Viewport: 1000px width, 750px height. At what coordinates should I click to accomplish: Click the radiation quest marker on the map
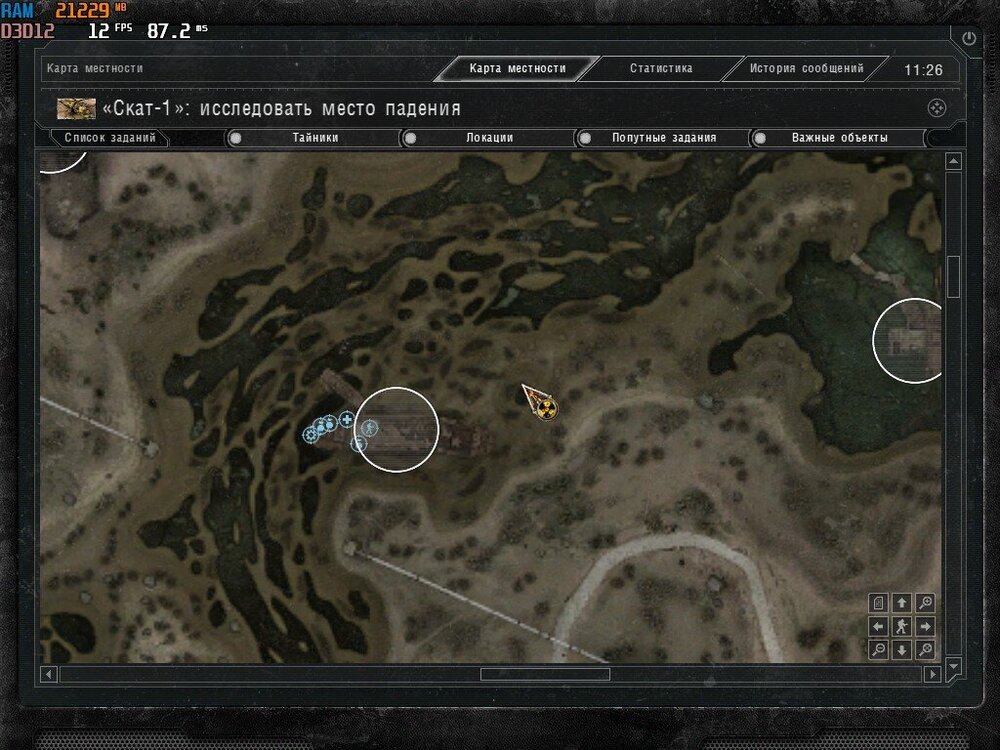tap(545, 408)
